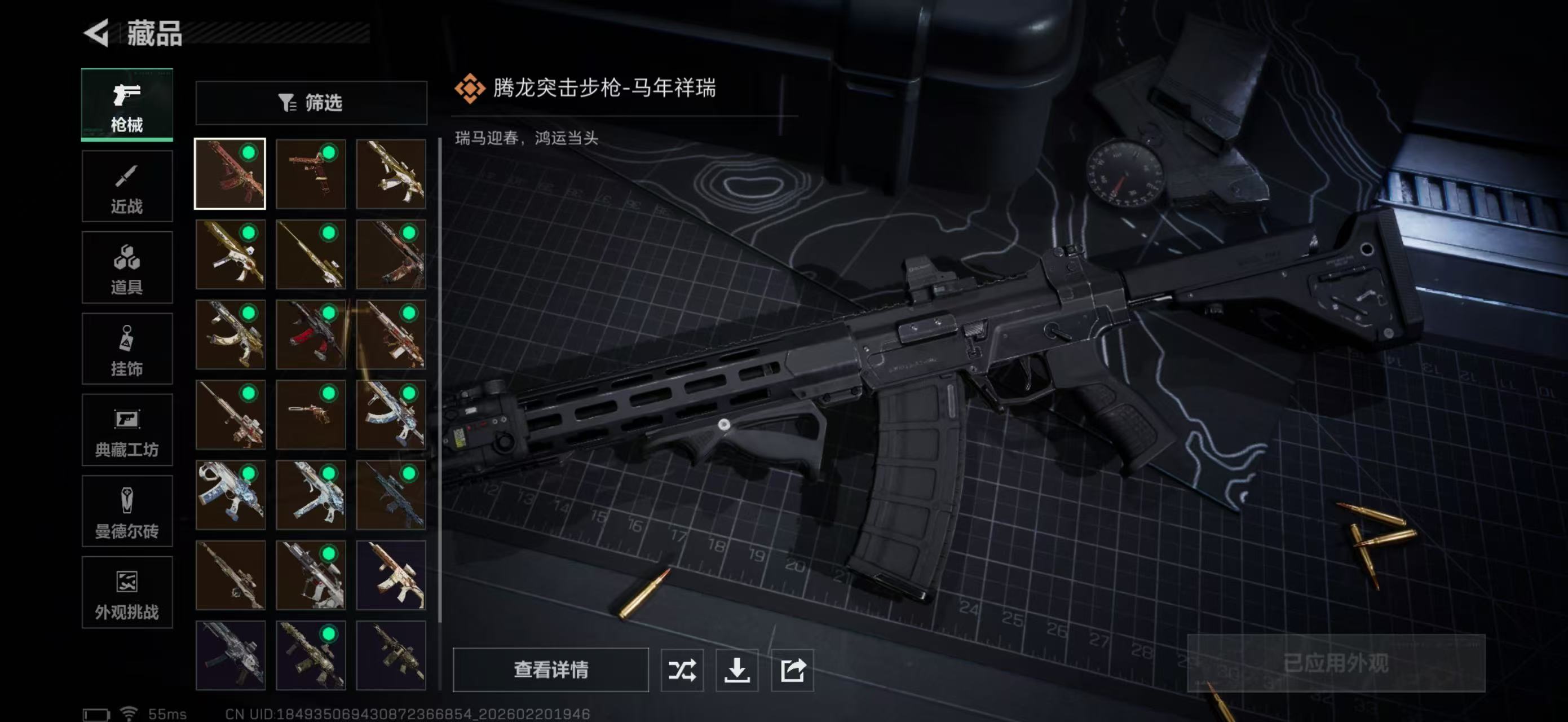Open the 曼德尔砖 Mandel brick section
The width and height of the screenshot is (1568, 722).
pyautogui.click(x=127, y=512)
